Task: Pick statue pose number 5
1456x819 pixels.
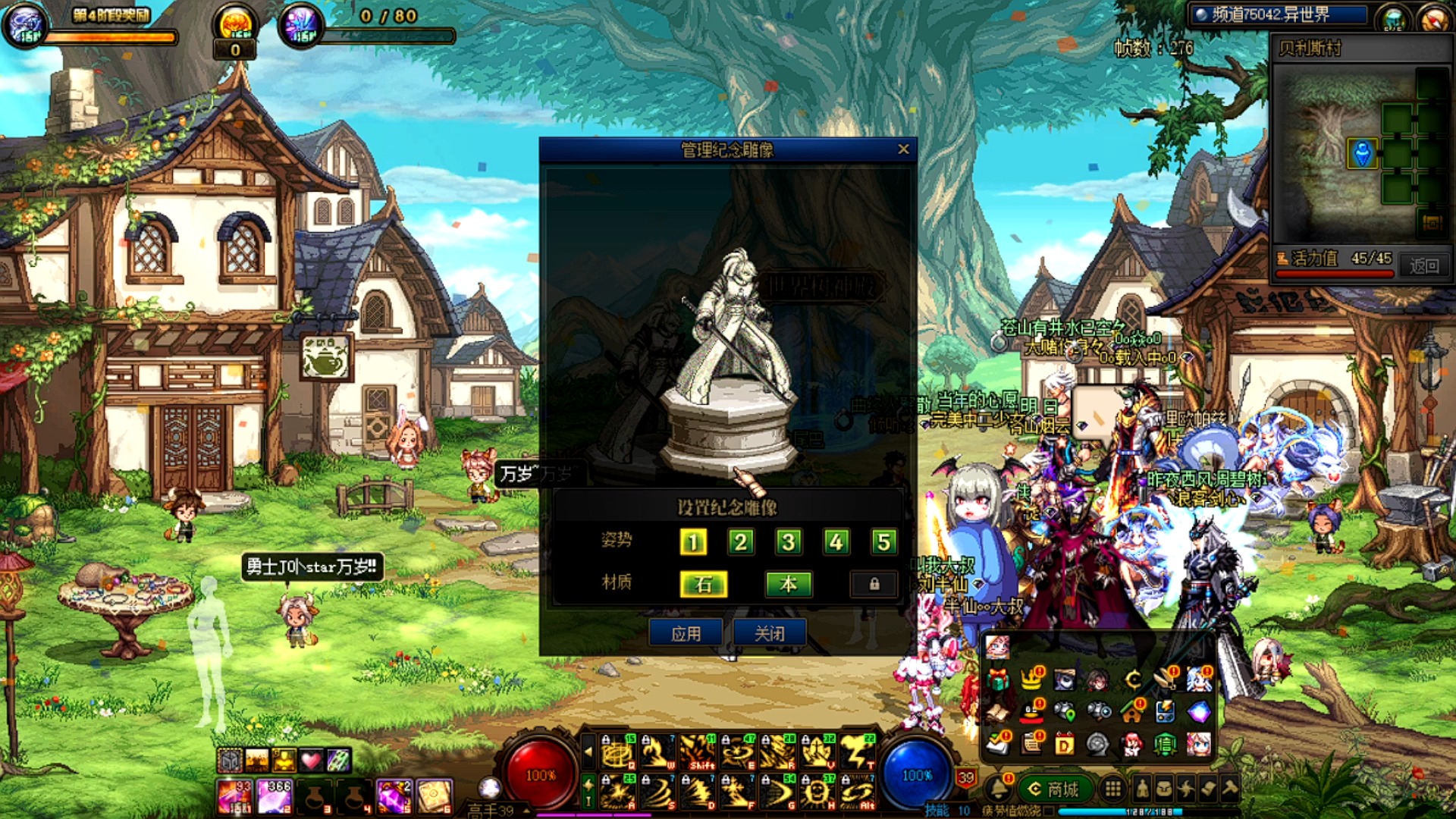Action: point(883,541)
